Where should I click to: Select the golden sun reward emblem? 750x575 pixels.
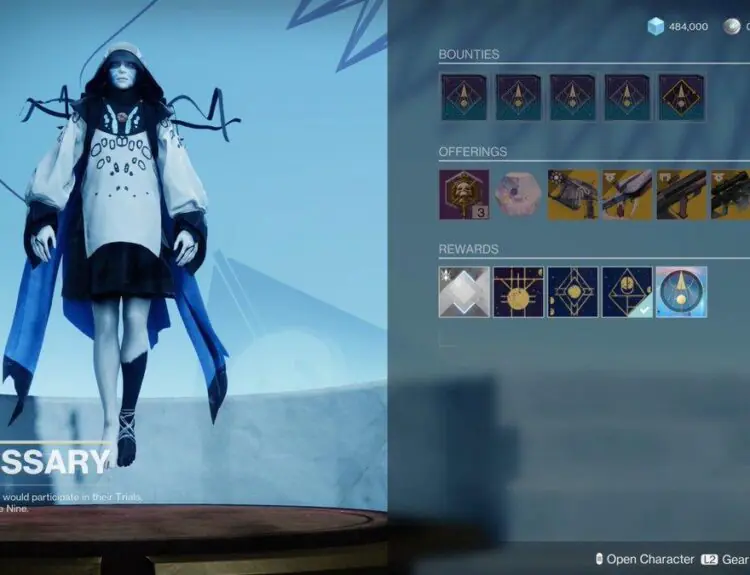coord(518,292)
